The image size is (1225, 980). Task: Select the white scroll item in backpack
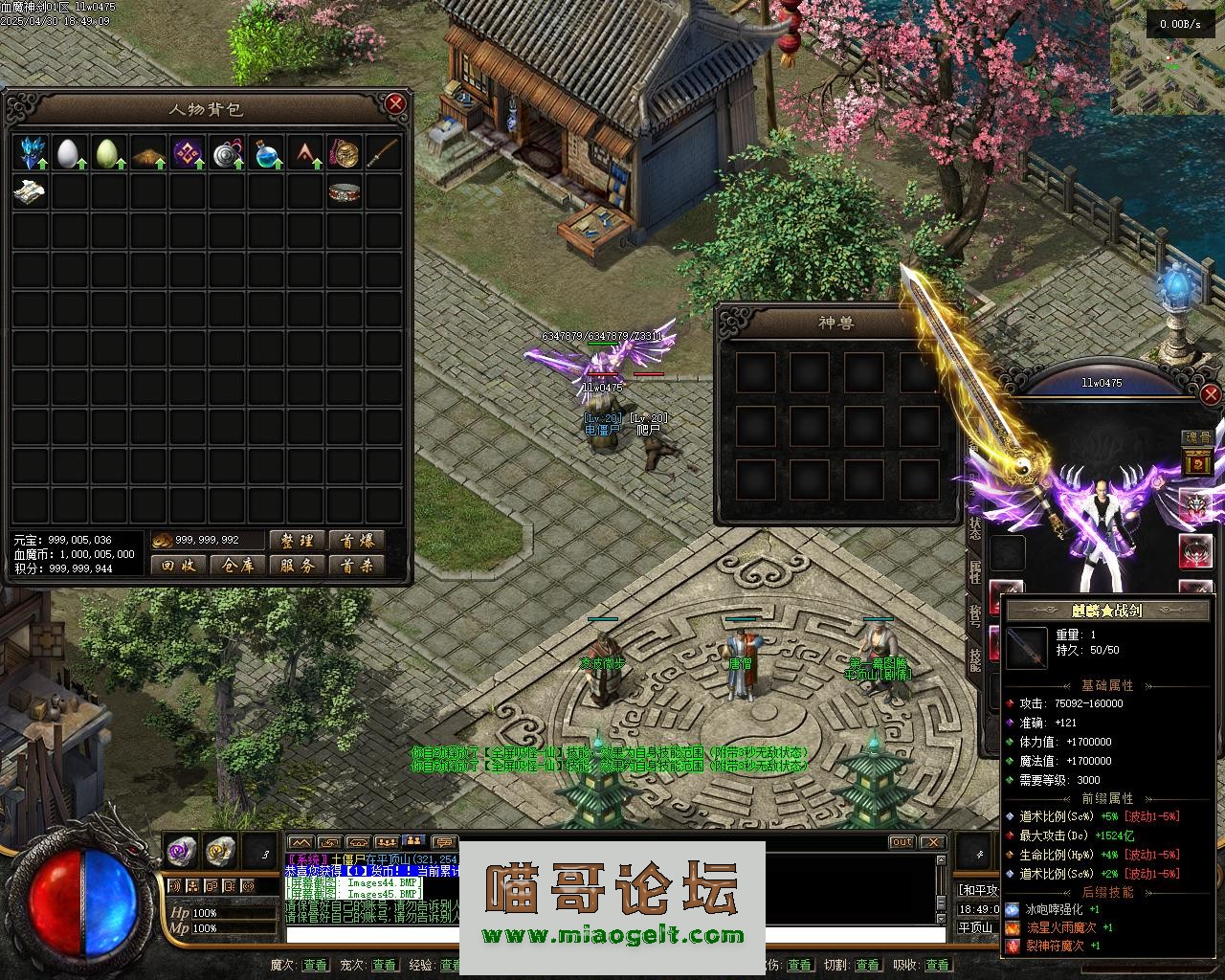pos(30,192)
